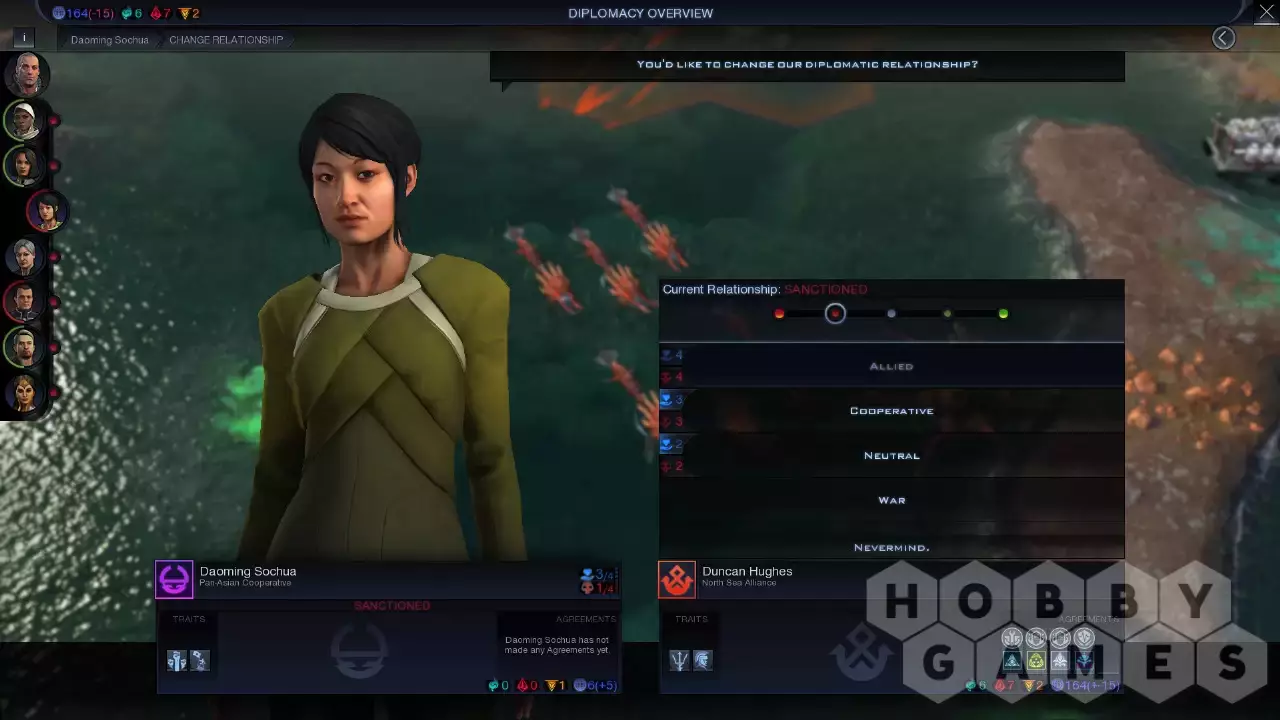Pick the Neutral relationship option

click(x=891, y=456)
